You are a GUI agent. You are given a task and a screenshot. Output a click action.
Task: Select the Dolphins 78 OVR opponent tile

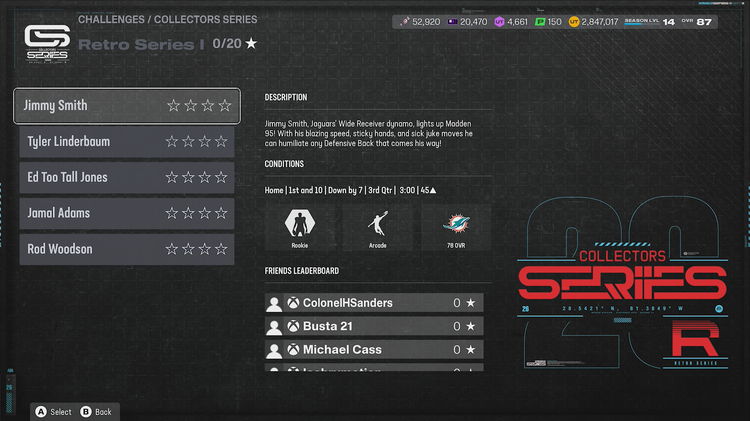pyautogui.click(x=455, y=227)
